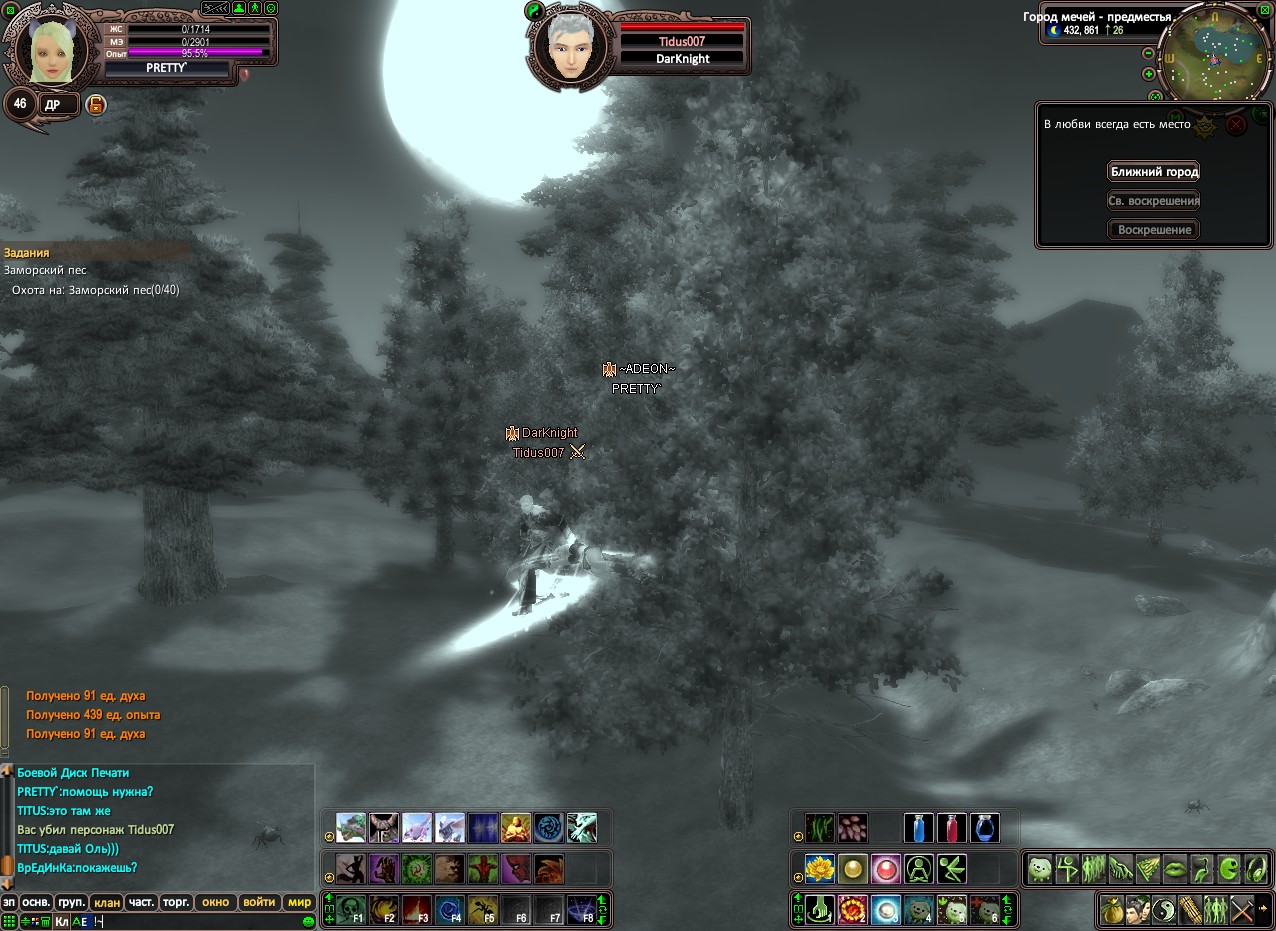
Task: Activate the F1 skull skill
Action: click(350, 910)
